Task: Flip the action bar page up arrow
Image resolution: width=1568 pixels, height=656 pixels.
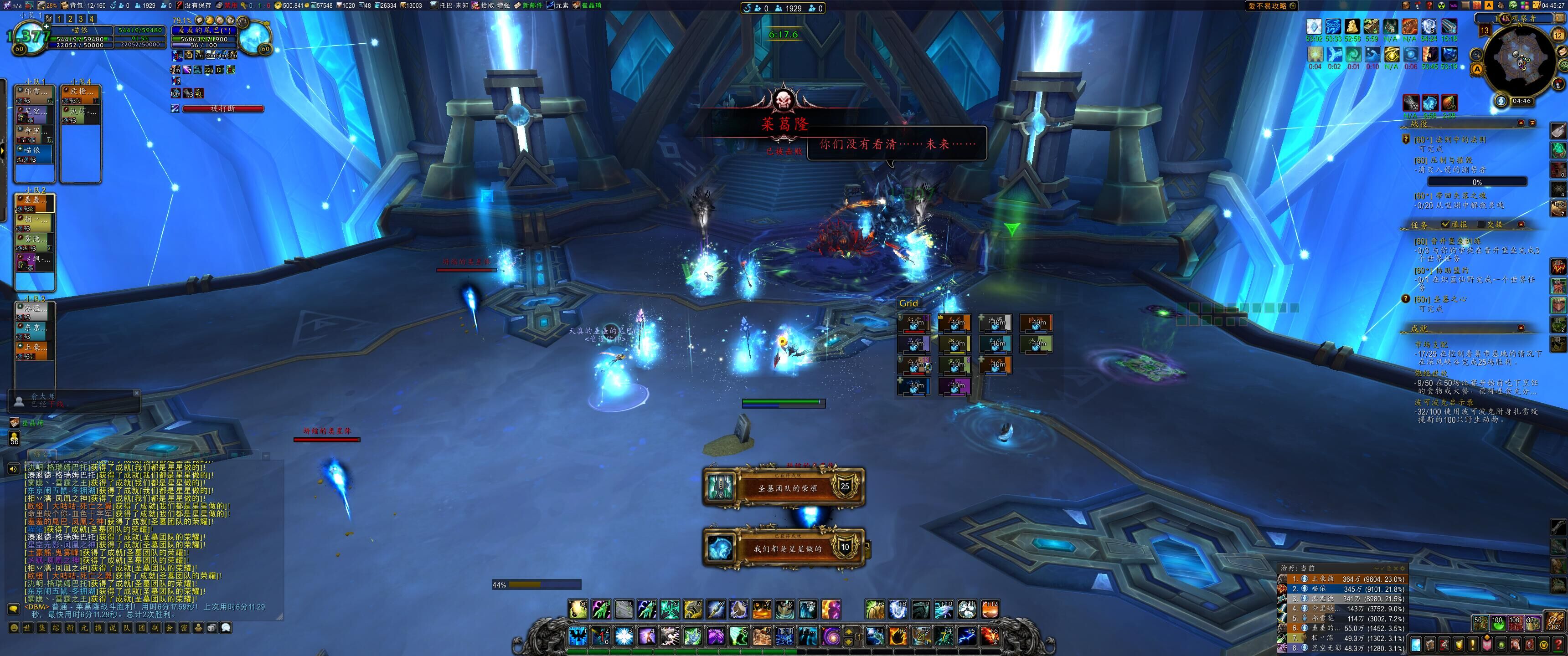Action: point(849,631)
